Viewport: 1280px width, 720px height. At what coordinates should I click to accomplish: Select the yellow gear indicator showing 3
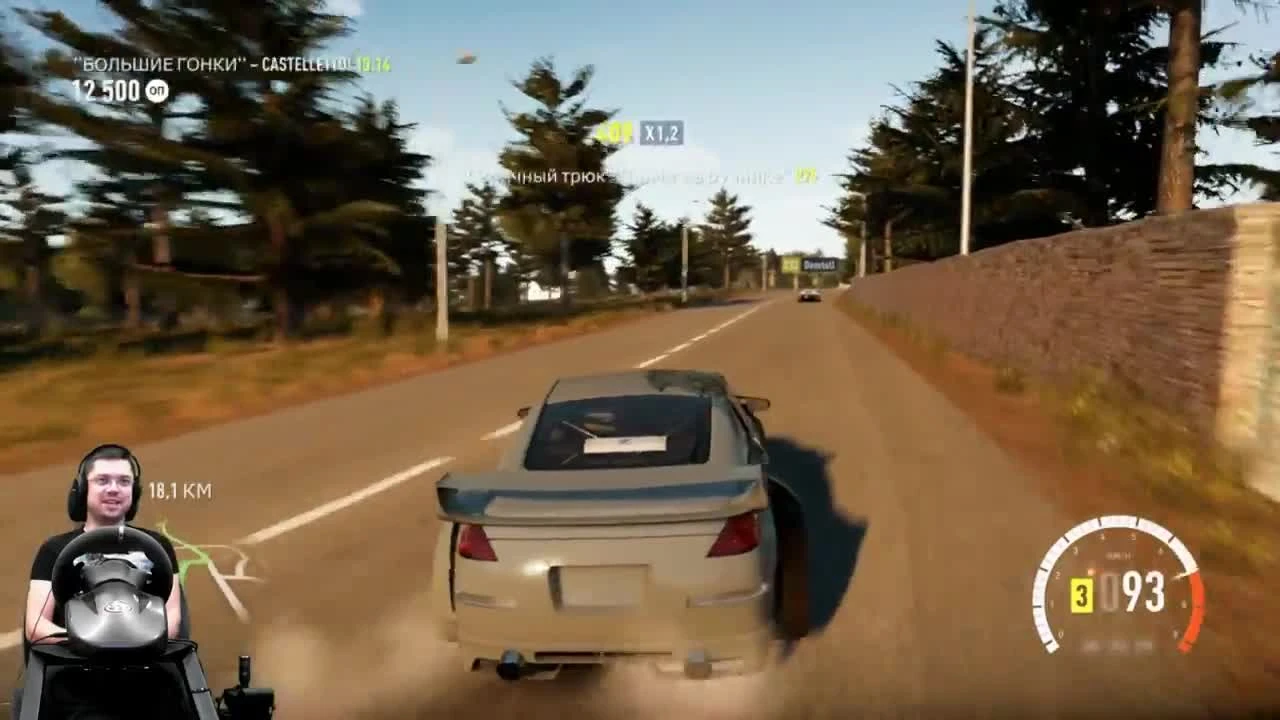click(x=1083, y=595)
